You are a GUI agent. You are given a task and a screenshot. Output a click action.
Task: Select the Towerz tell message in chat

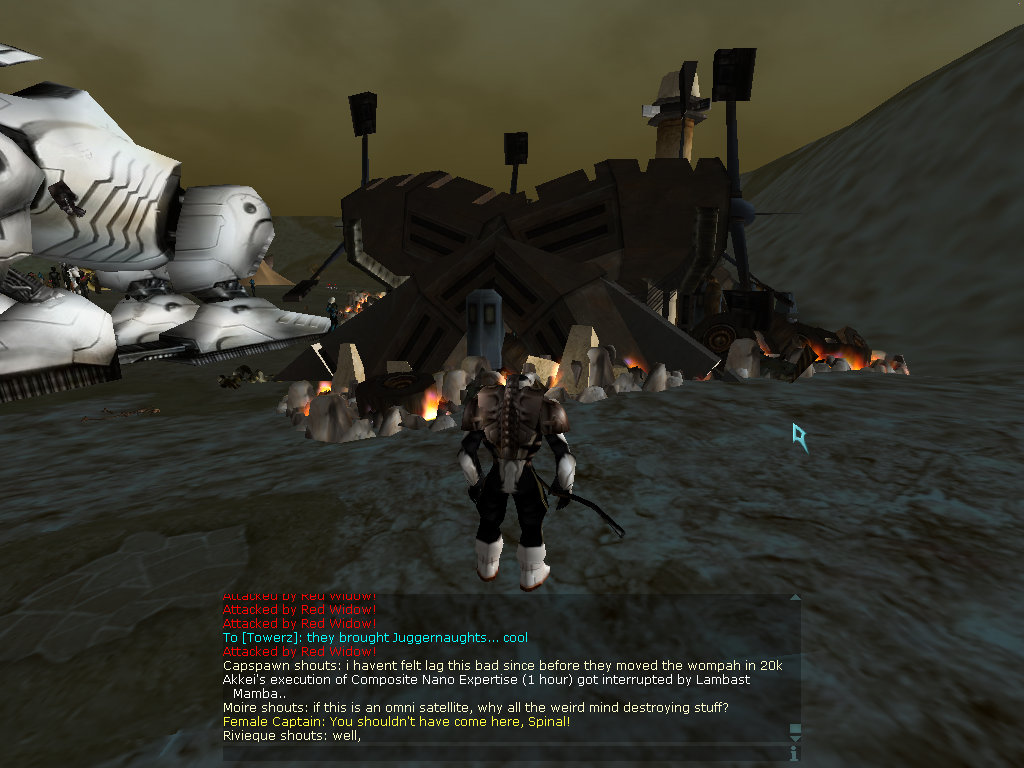(375, 638)
